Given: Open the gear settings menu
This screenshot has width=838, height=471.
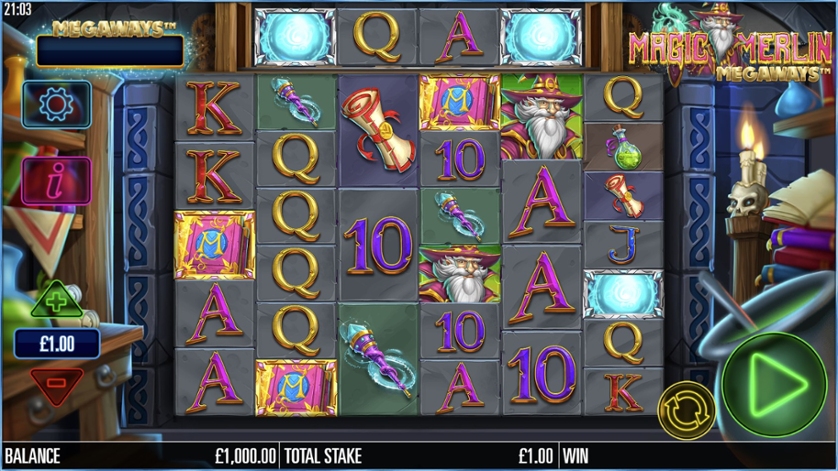Looking at the screenshot, I should point(56,103).
